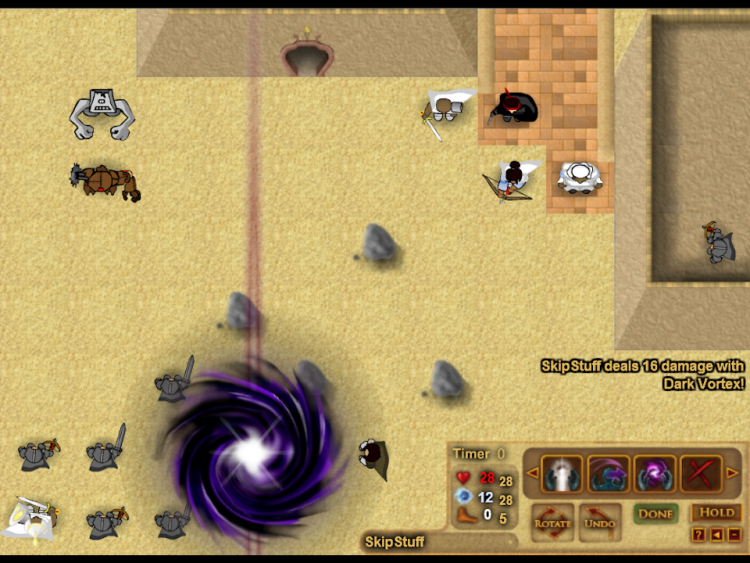The image size is (750, 563).
Task: Open help with the question mark button
Action: click(698, 535)
